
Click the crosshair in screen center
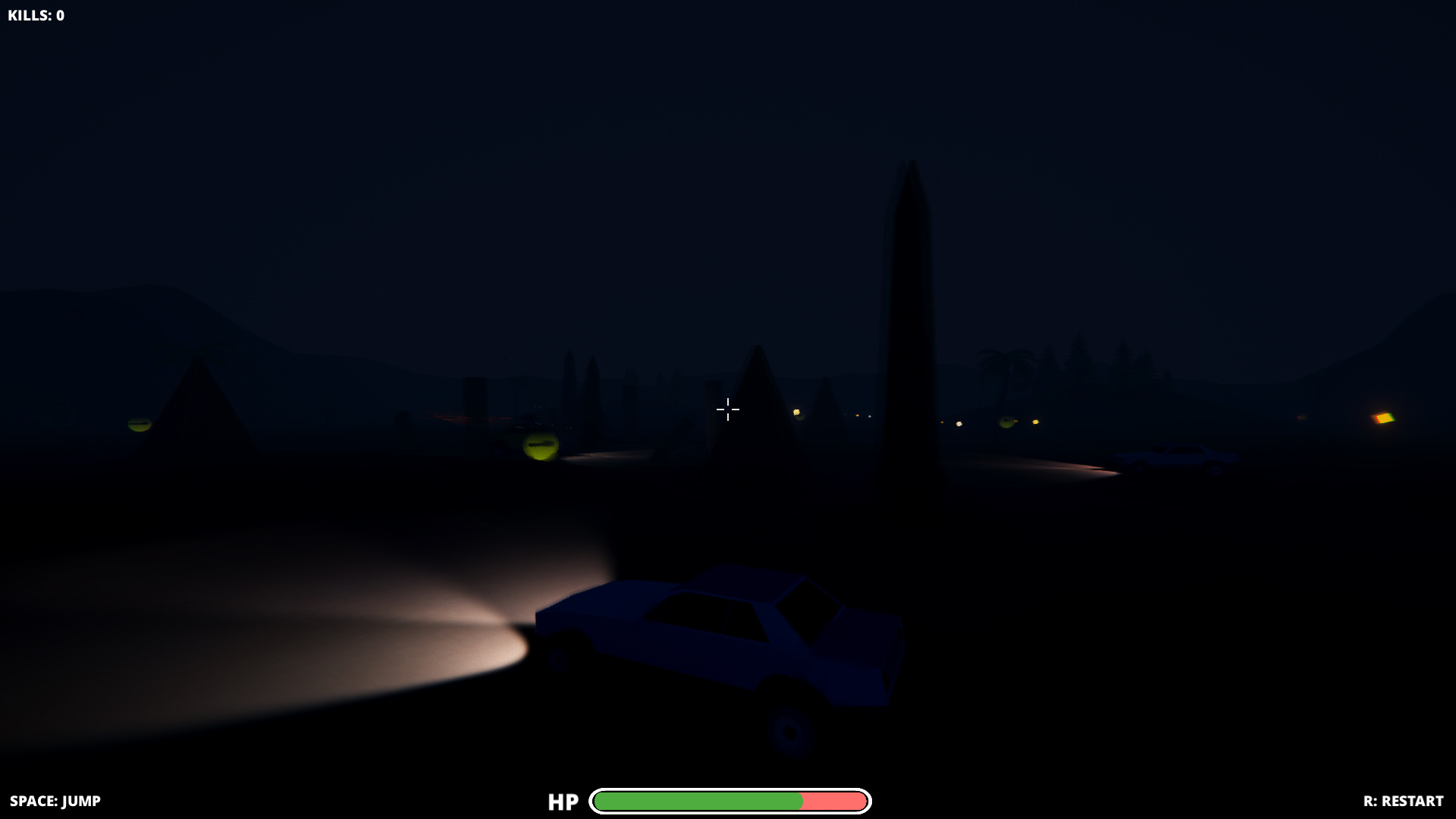pyautogui.click(x=727, y=409)
